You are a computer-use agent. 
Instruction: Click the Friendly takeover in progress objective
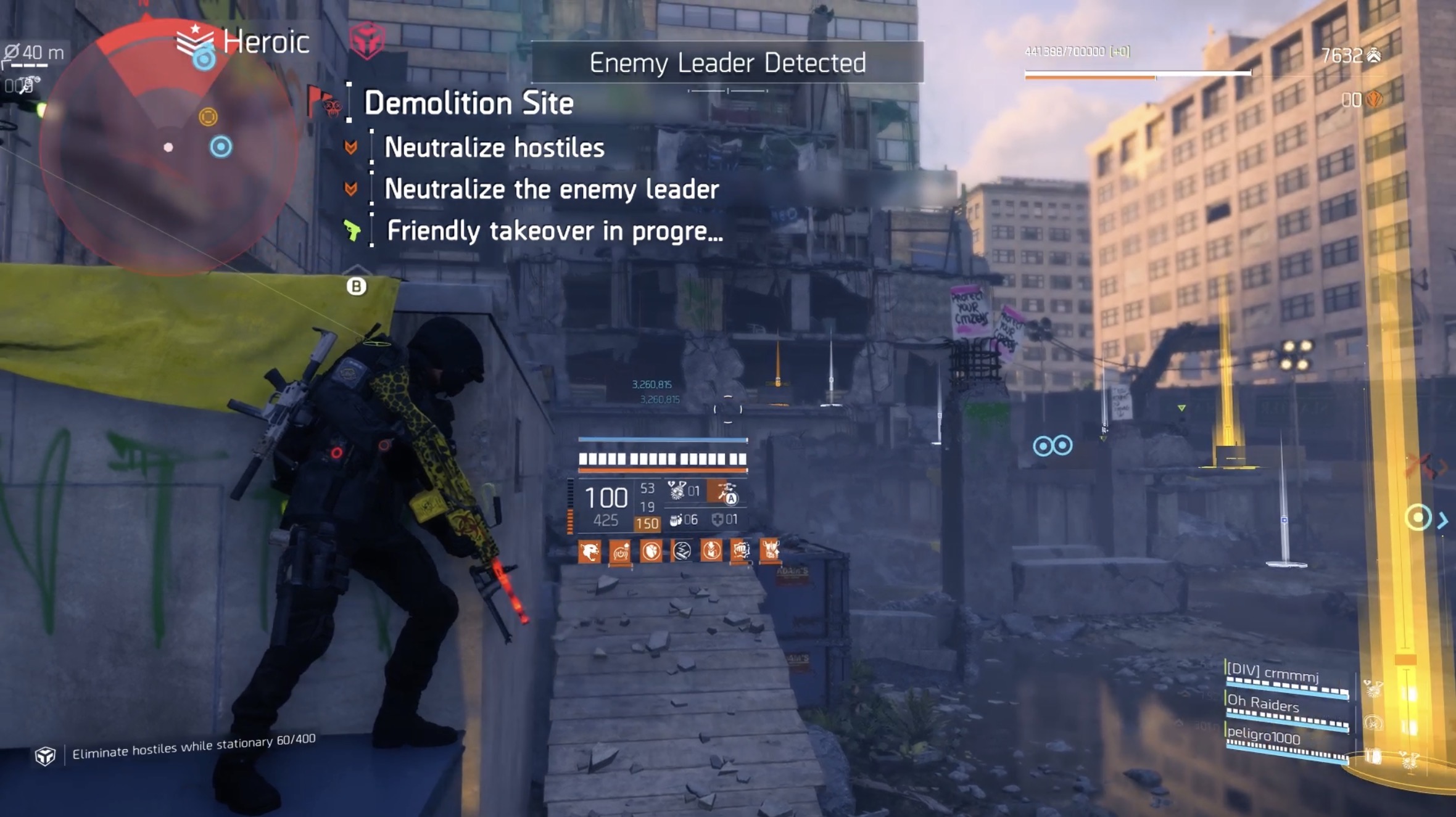click(x=554, y=231)
